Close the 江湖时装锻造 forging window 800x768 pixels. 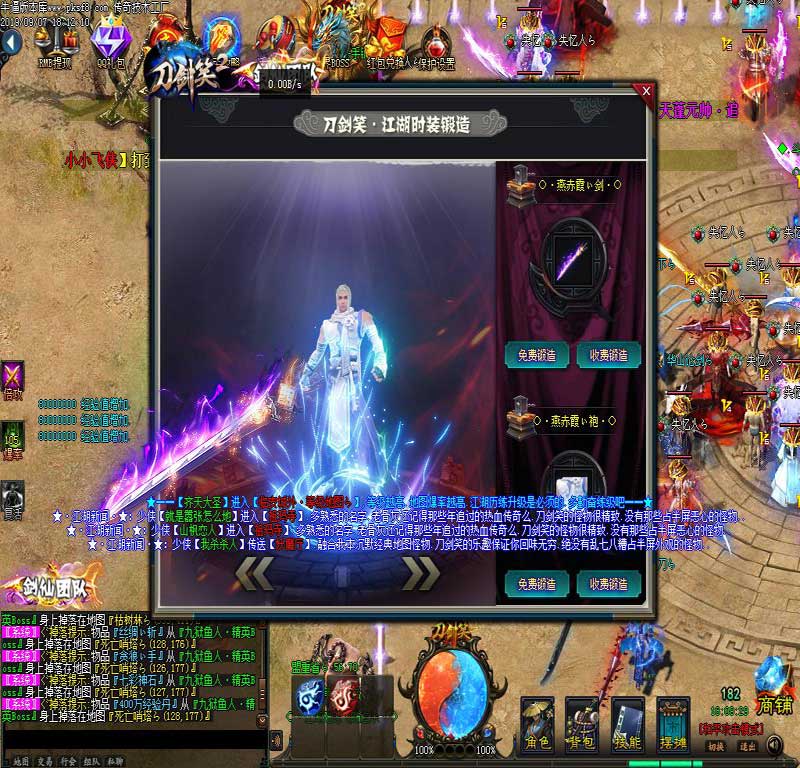[646, 92]
